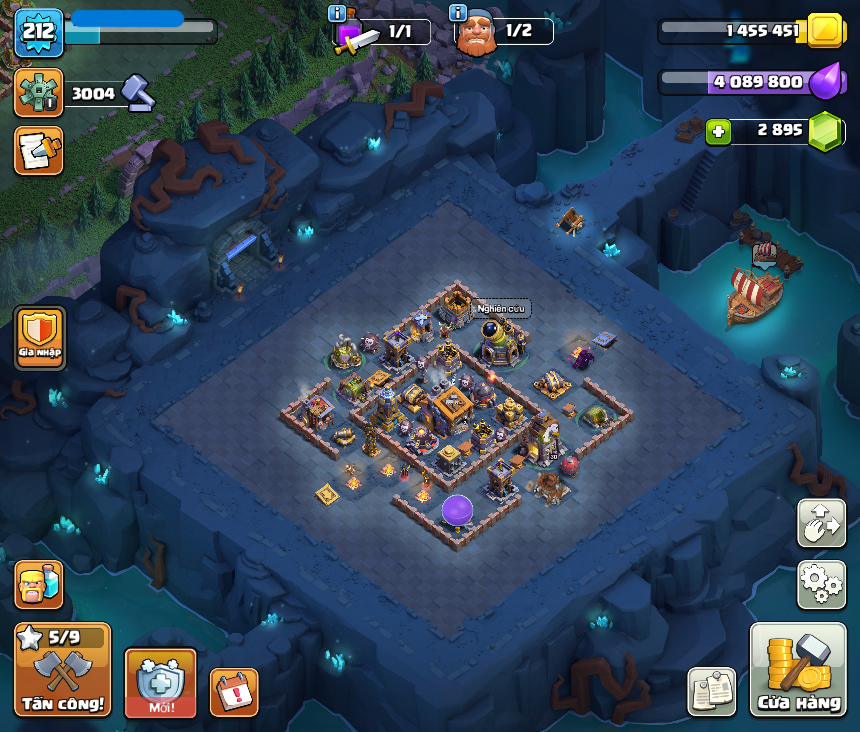Open the settings gears menu
The width and height of the screenshot is (860, 732).
pyautogui.click(x=821, y=584)
